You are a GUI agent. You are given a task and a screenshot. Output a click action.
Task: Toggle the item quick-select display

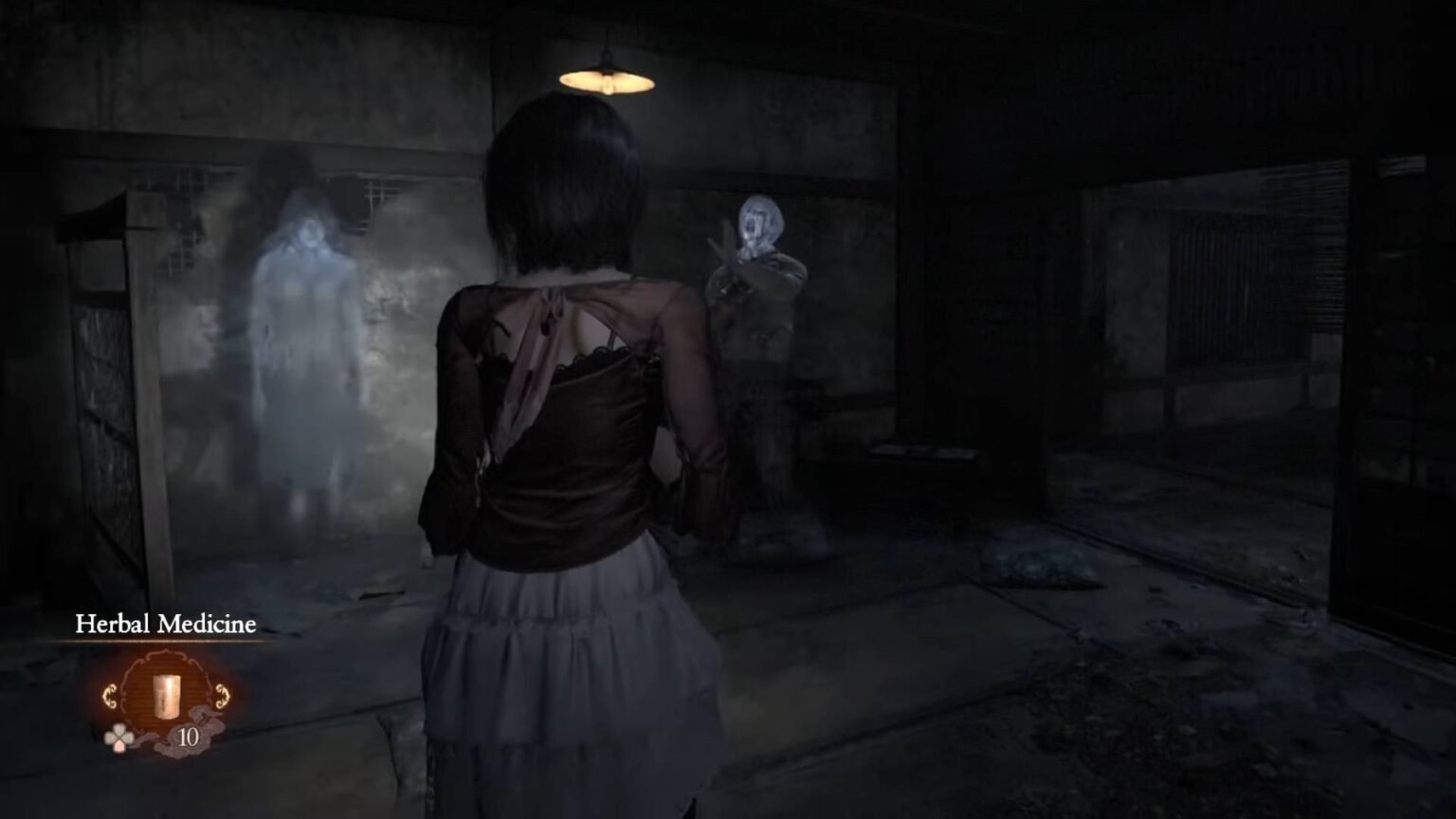[x=119, y=737]
